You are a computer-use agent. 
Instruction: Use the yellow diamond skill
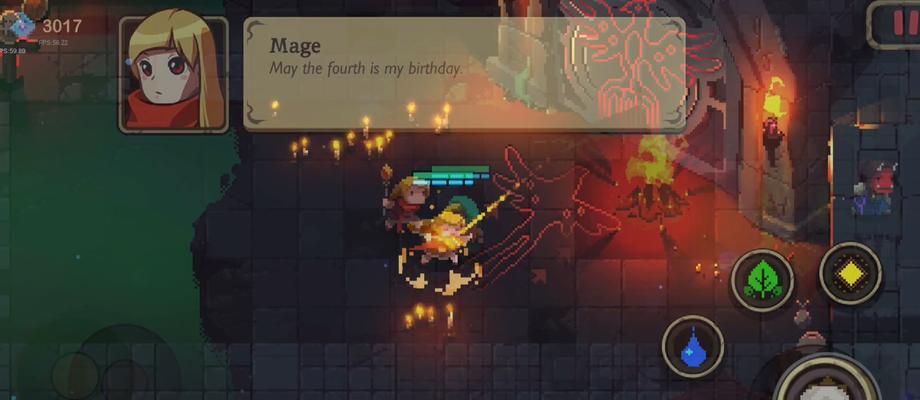850,272
